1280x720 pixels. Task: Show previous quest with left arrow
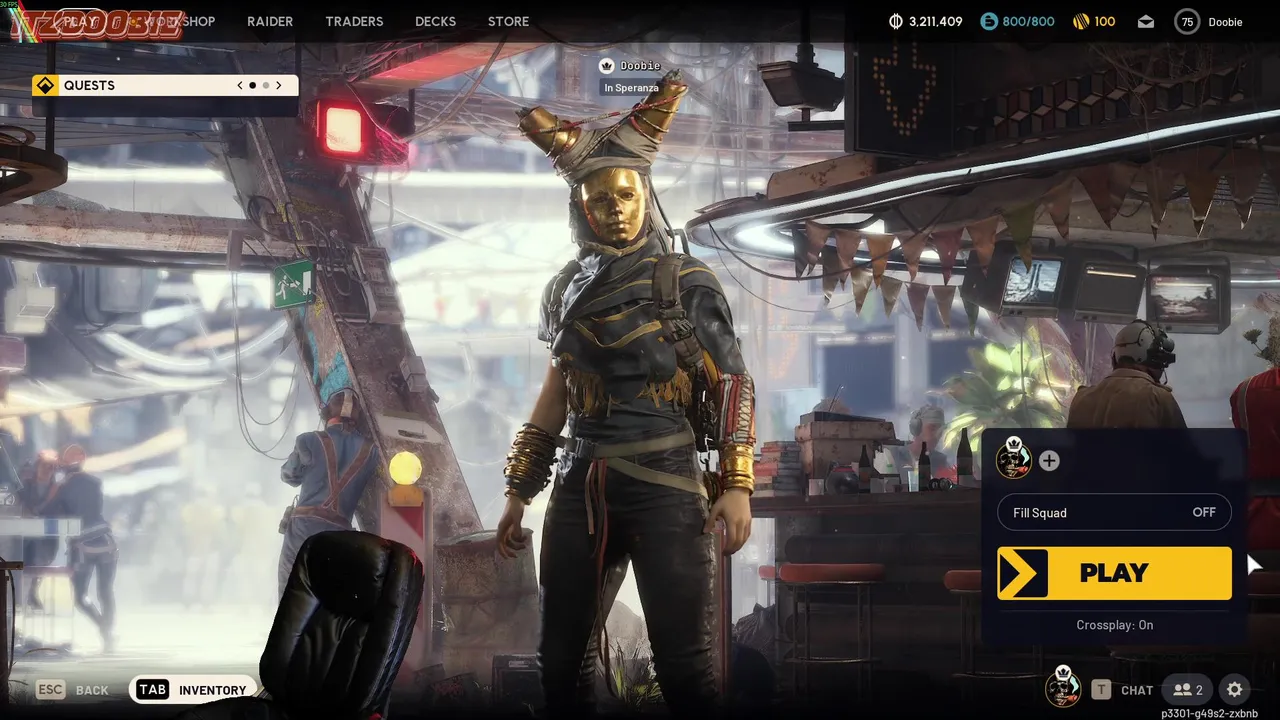(240, 86)
